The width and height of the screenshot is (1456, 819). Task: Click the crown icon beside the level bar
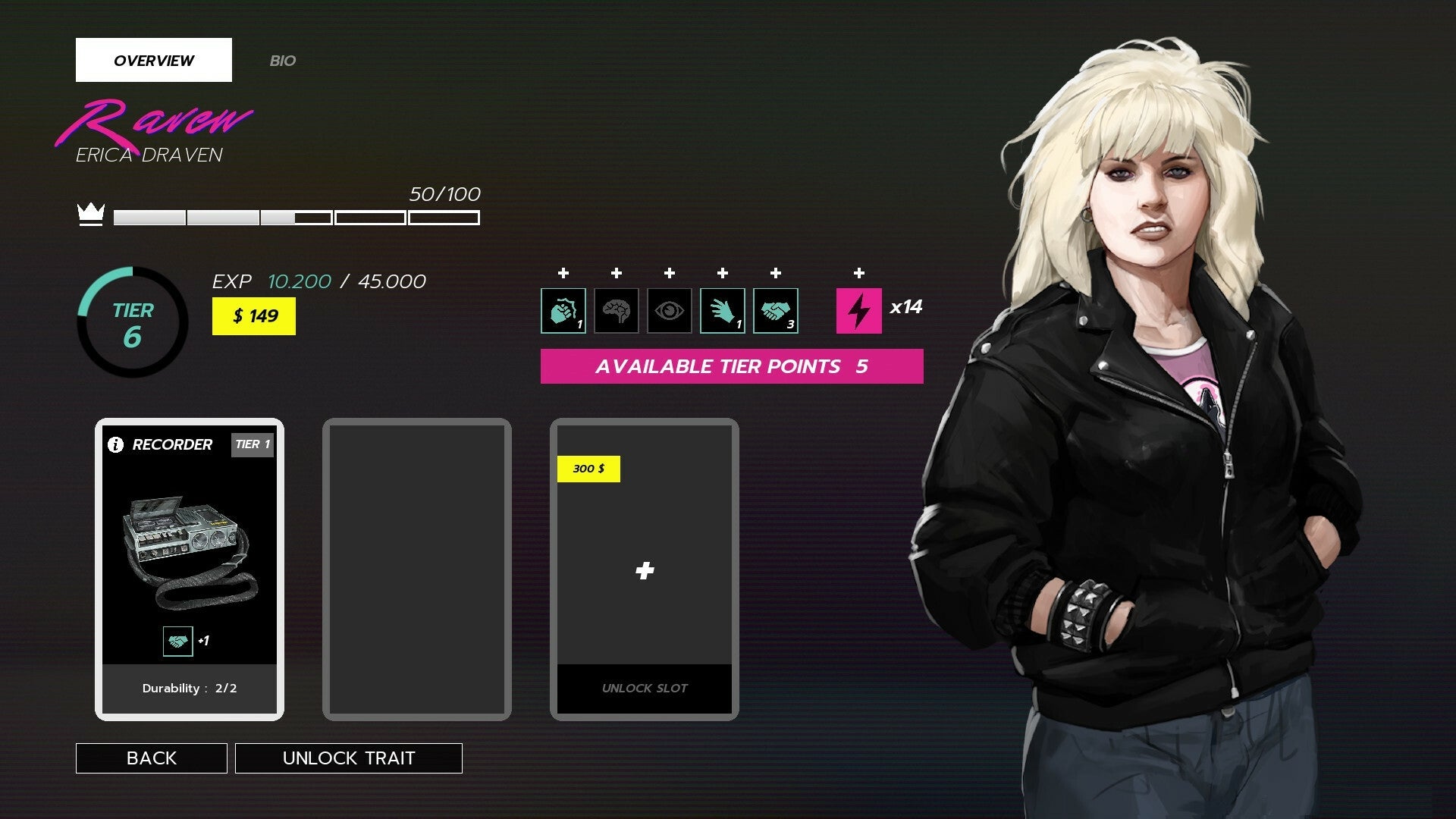tap(91, 216)
